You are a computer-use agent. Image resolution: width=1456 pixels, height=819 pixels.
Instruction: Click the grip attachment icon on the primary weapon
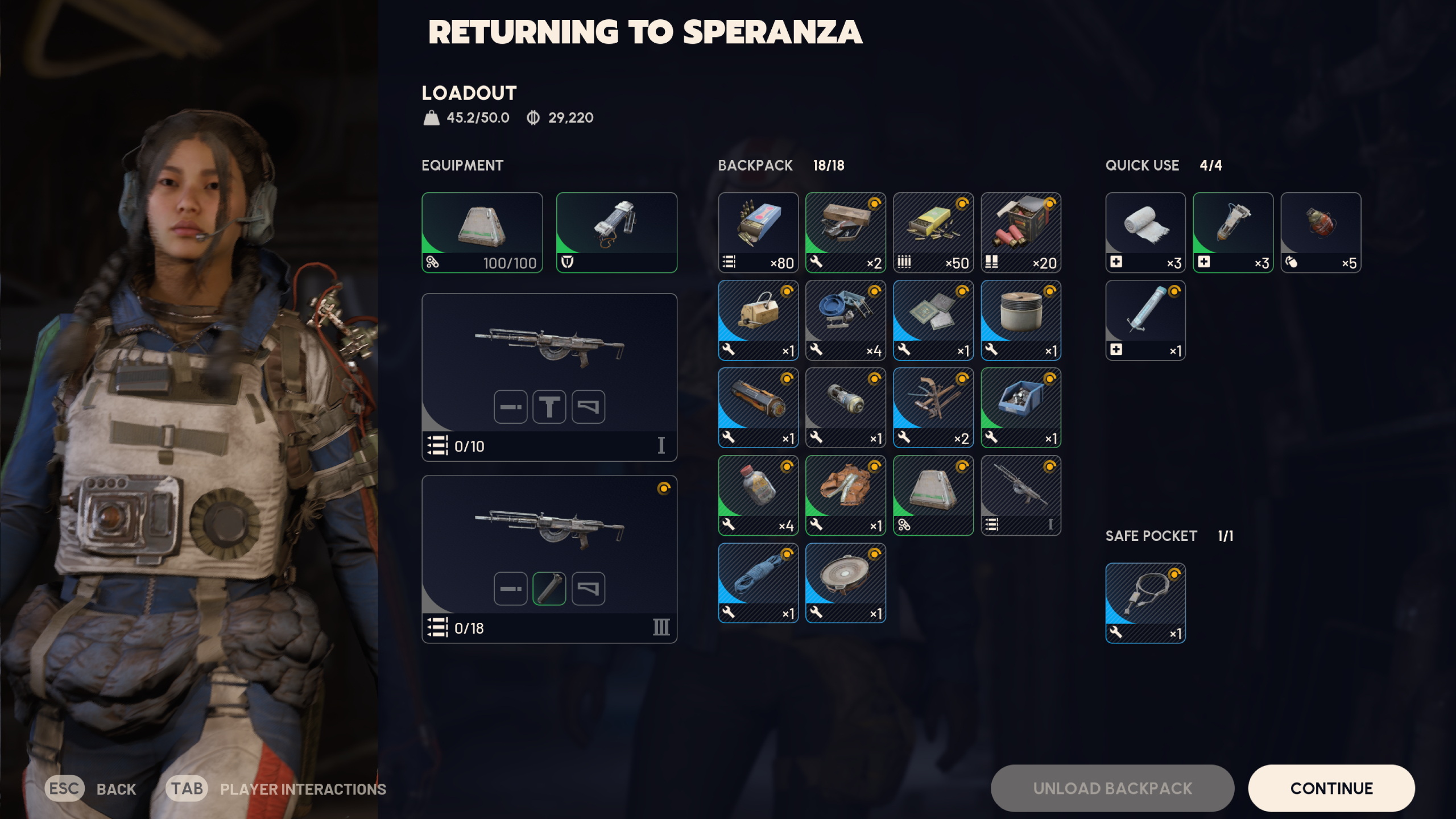[548, 406]
